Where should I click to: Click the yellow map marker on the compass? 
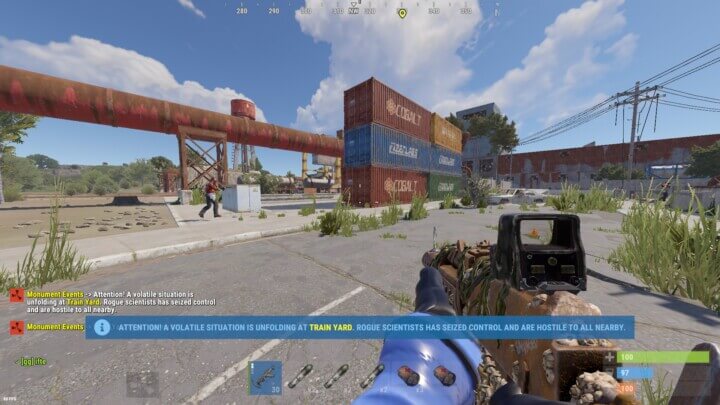[x=402, y=13]
